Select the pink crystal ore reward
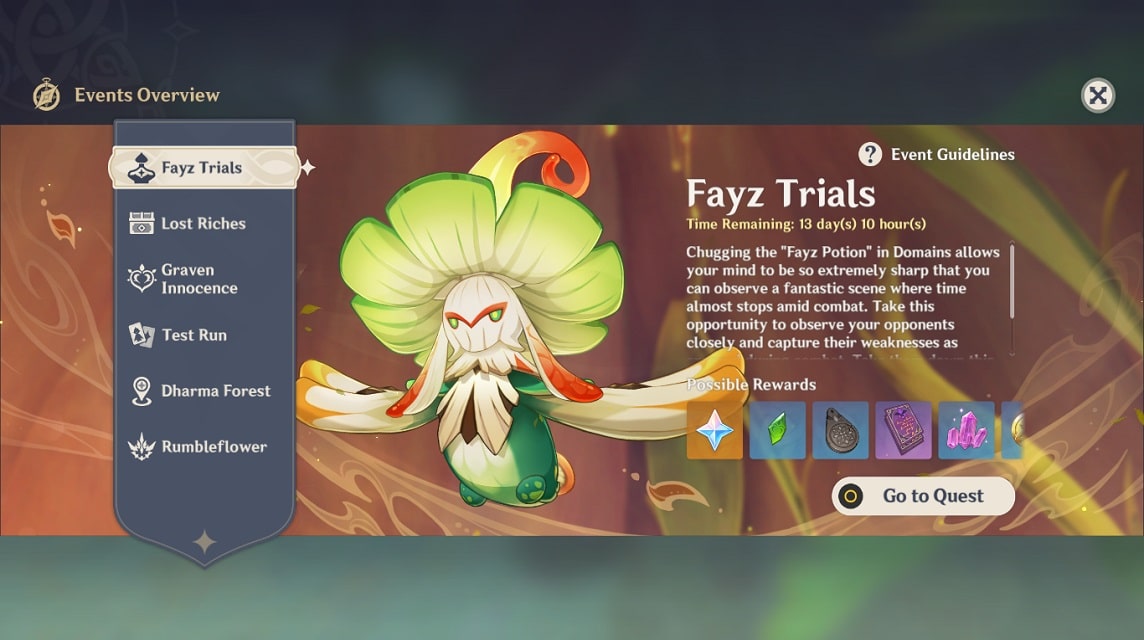The height and width of the screenshot is (640, 1144). click(x=966, y=430)
